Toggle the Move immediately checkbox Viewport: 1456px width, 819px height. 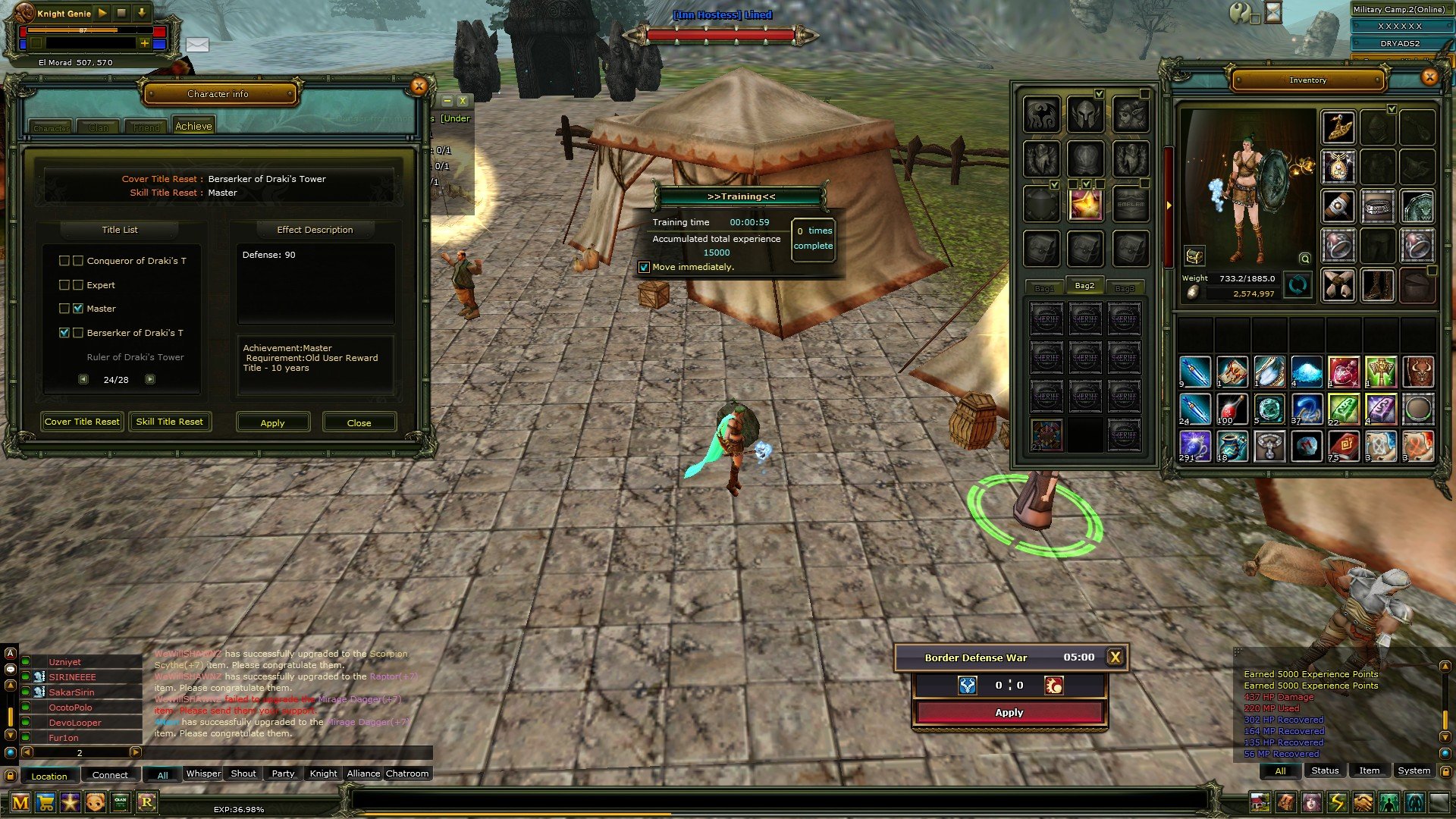click(644, 267)
